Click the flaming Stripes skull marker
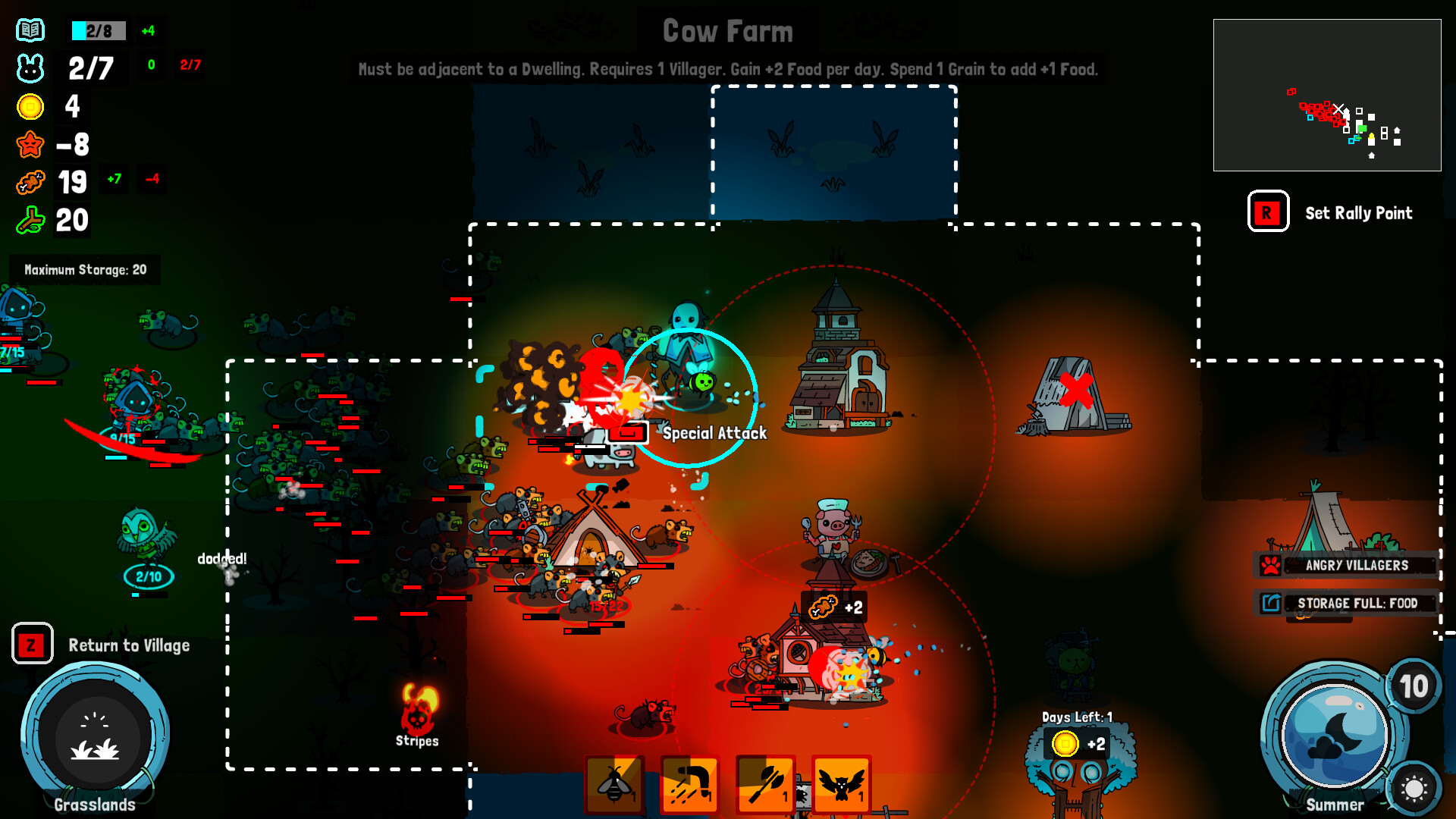 click(418, 711)
